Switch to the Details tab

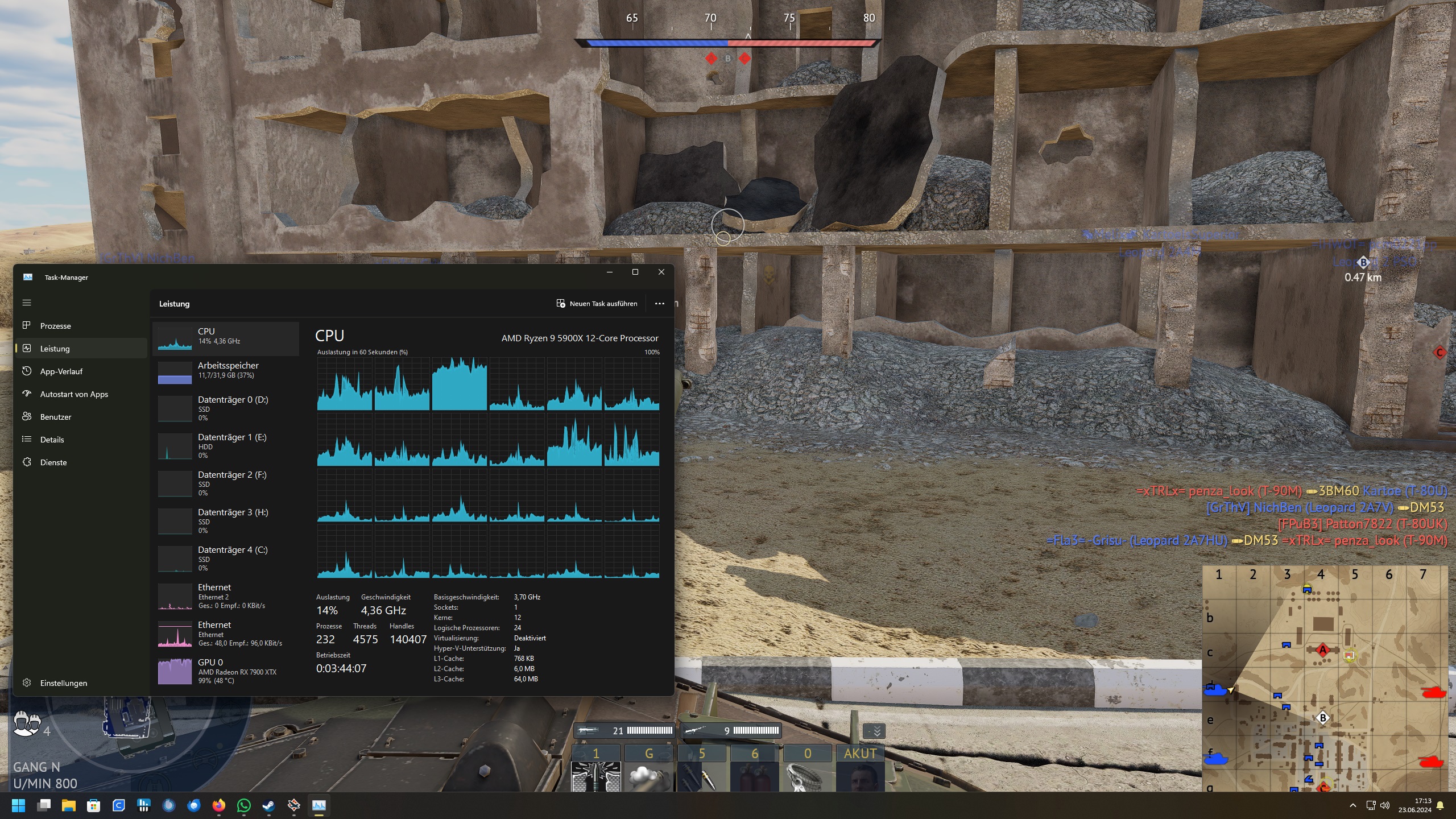(52, 439)
